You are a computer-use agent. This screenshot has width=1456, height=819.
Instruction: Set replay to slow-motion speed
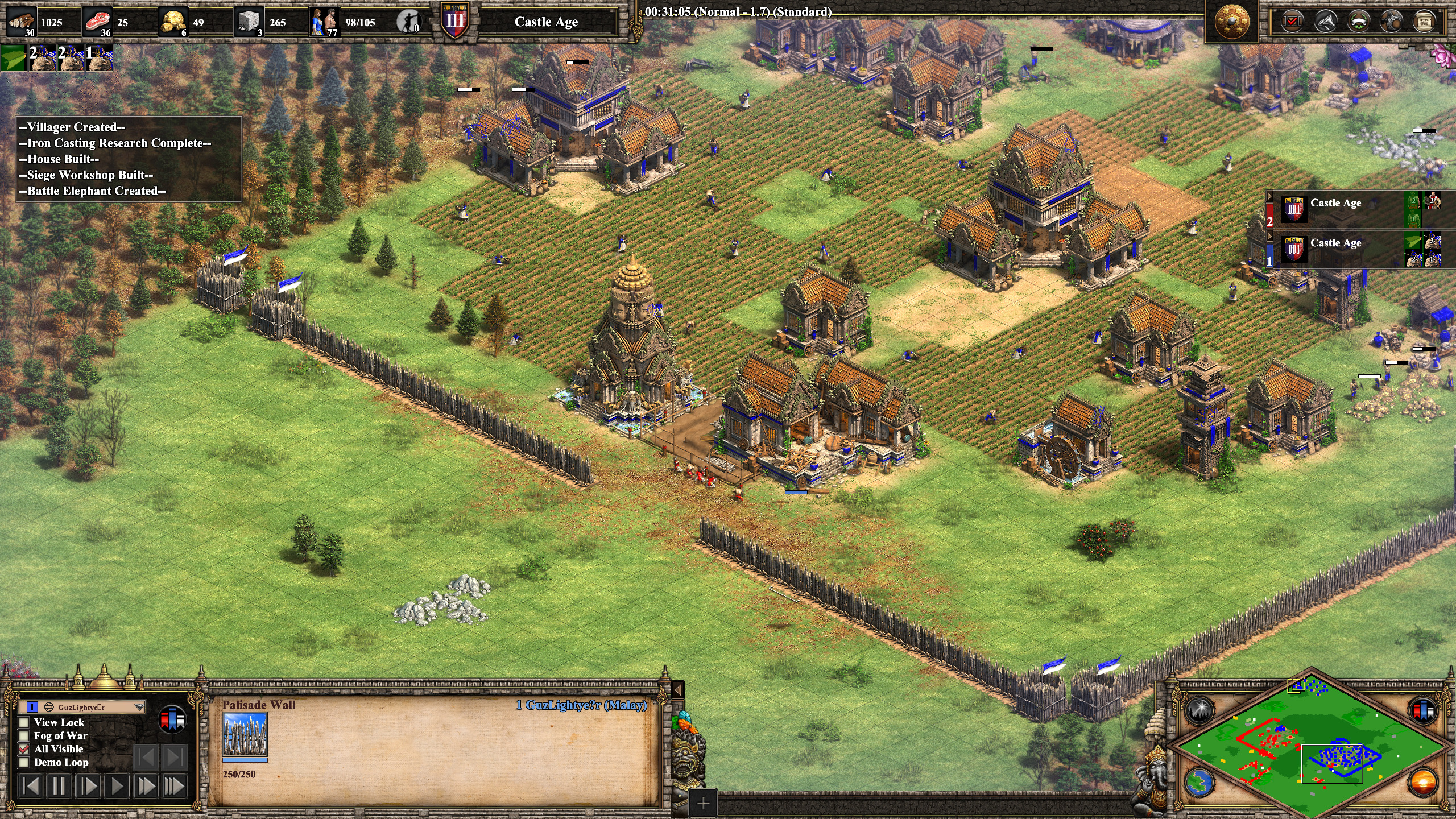point(88,787)
